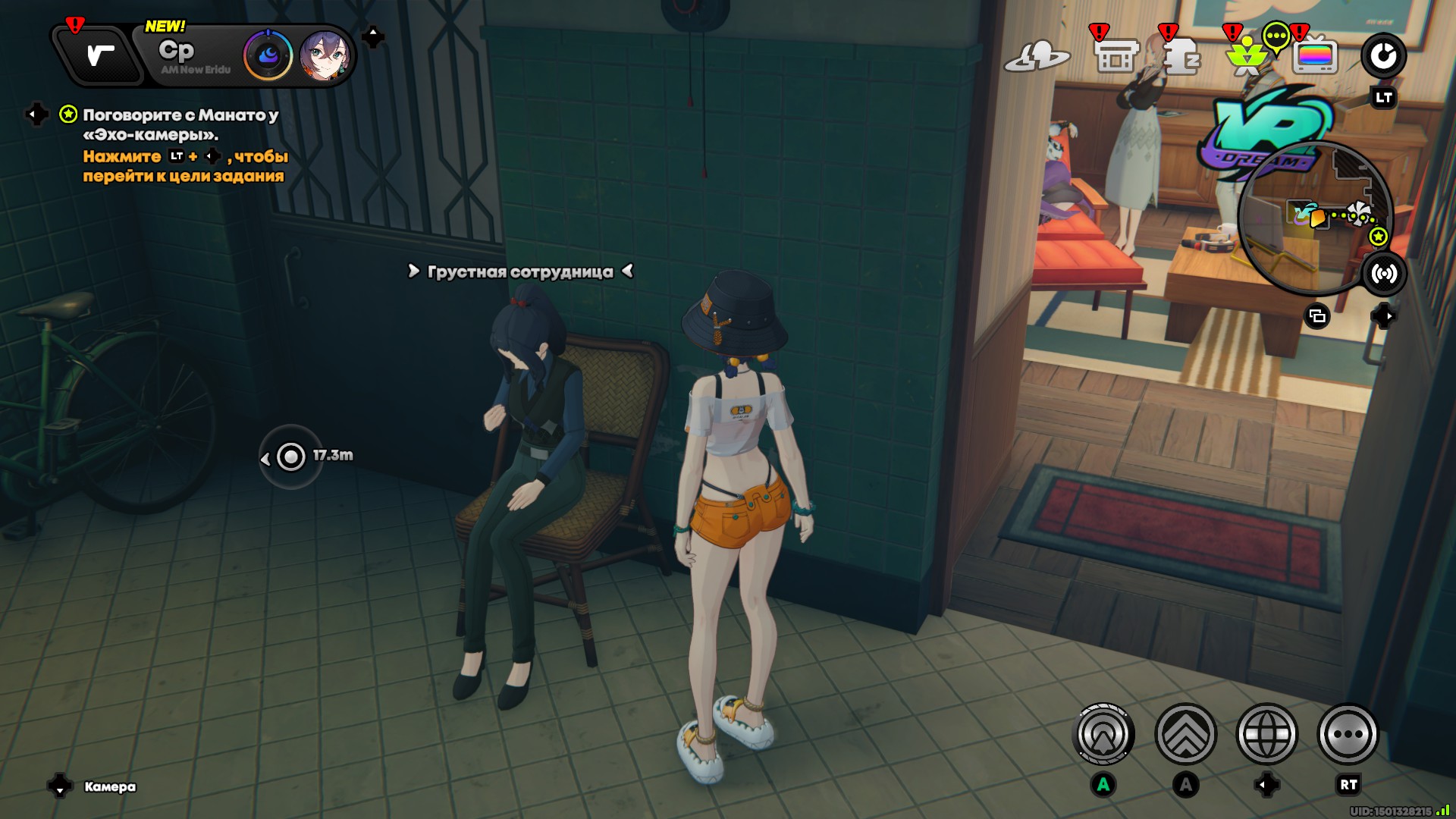The image size is (1456, 819).
Task: Select the quest objective about talking to Манато
Action: [180, 124]
